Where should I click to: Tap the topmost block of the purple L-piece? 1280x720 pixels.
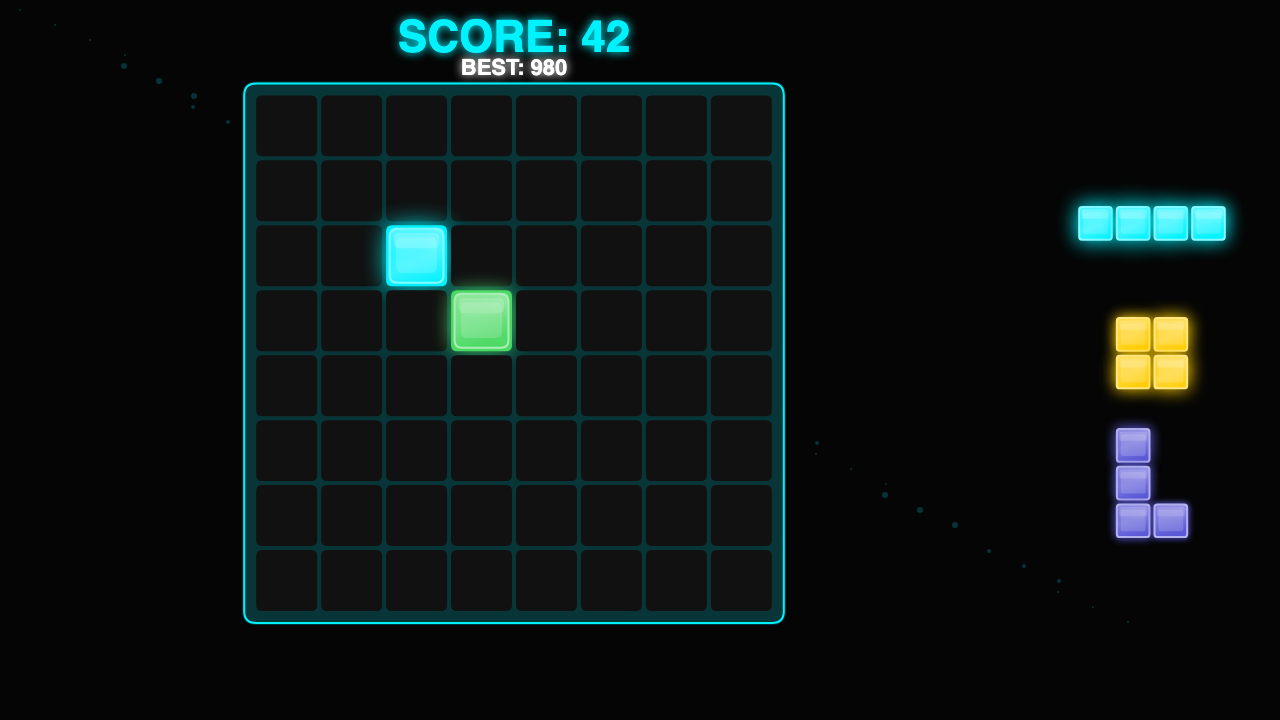point(1133,445)
